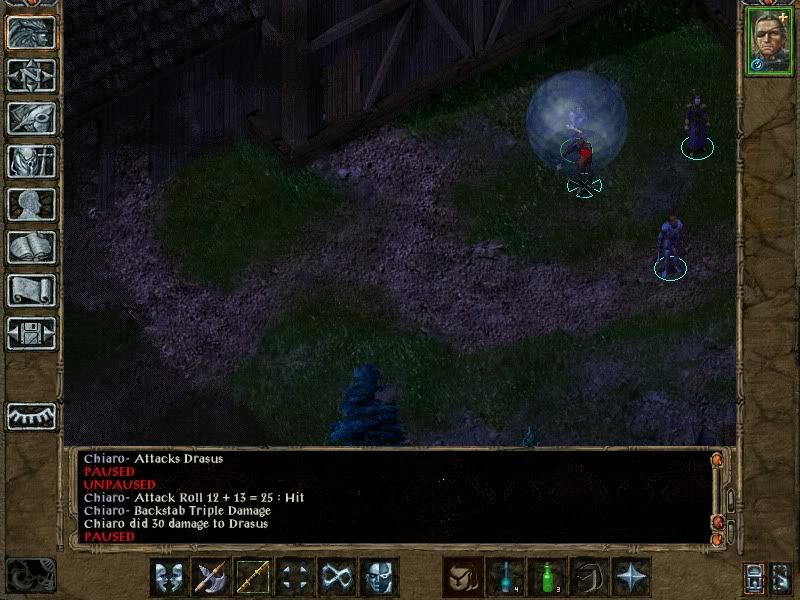The image size is (800, 600).
Task: Open the area map with the compass icon
Action: tap(31, 75)
